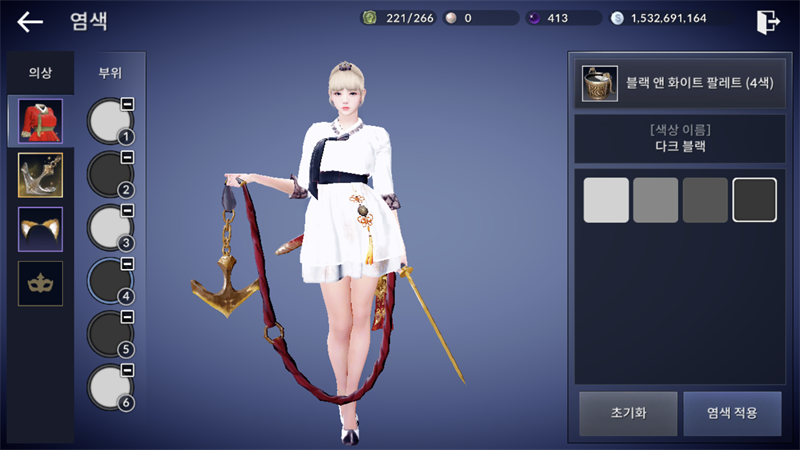This screenshot has width=800, height=450.
Task: Select the cat ears accessory thumbnail
Action: click(40, 229)
